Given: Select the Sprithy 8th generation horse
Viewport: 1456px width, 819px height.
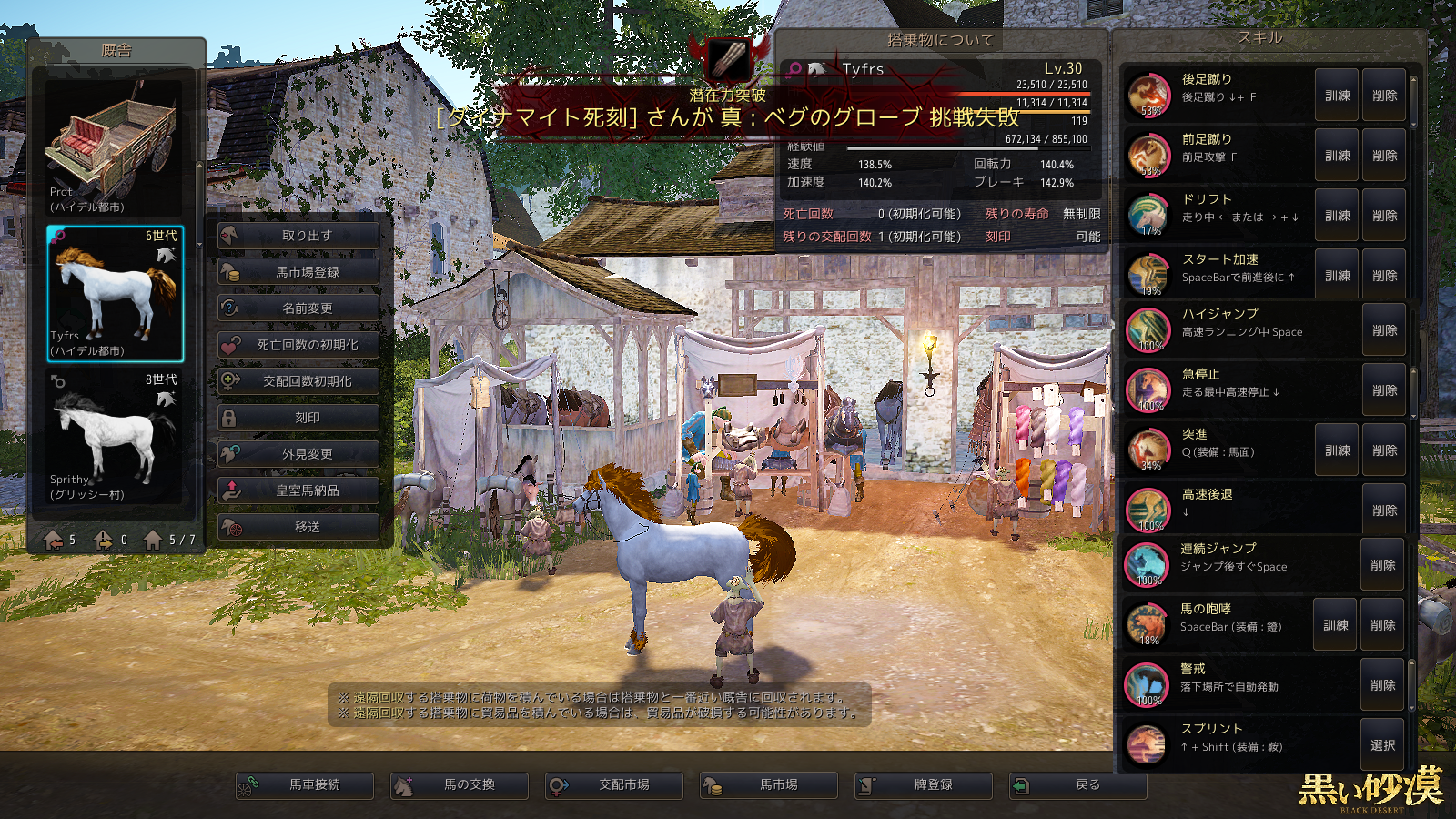Looking at the screenshot, I should [x=116, y=437].
